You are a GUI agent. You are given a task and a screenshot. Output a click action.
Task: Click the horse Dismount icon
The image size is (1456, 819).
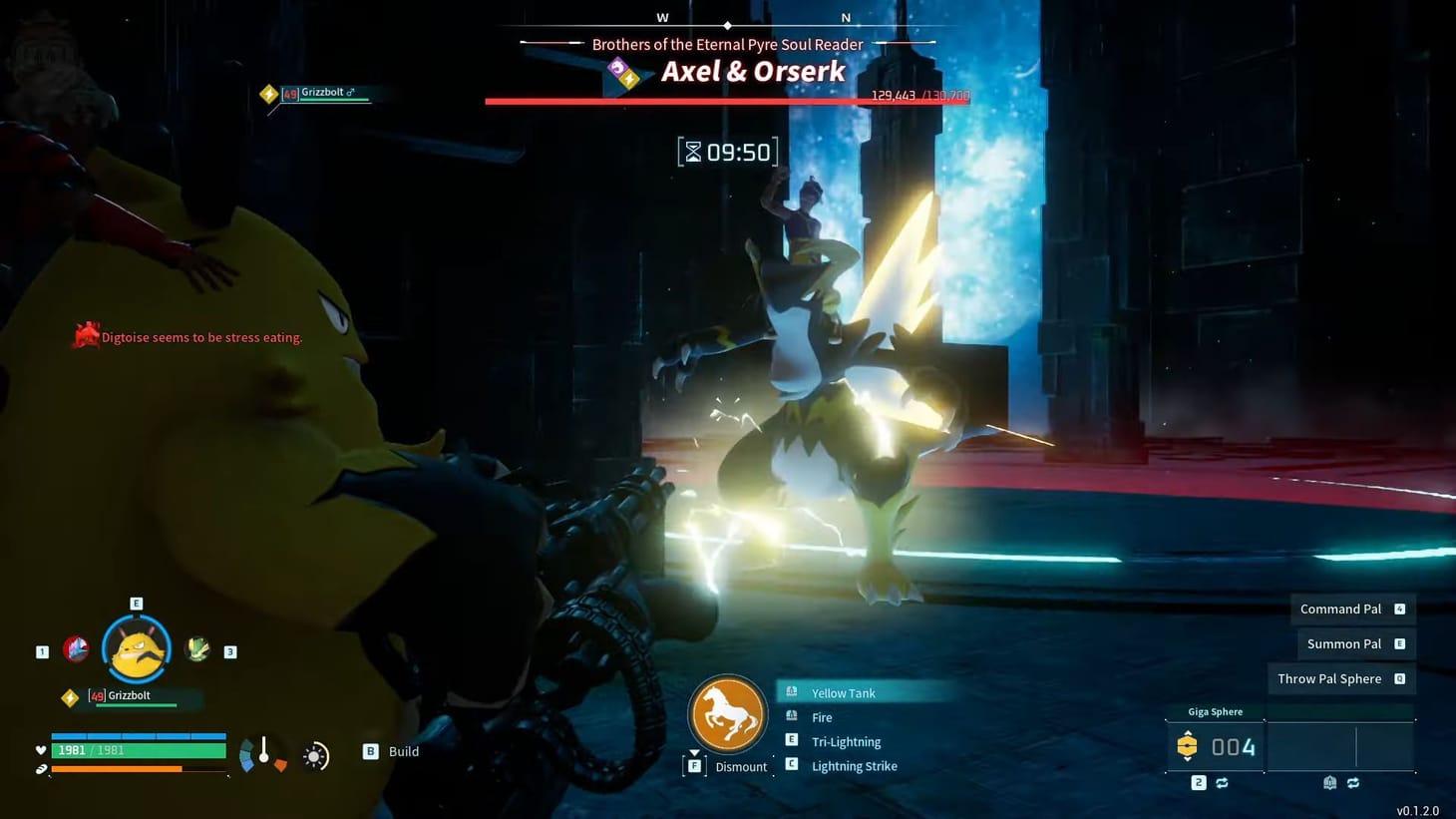727,714
